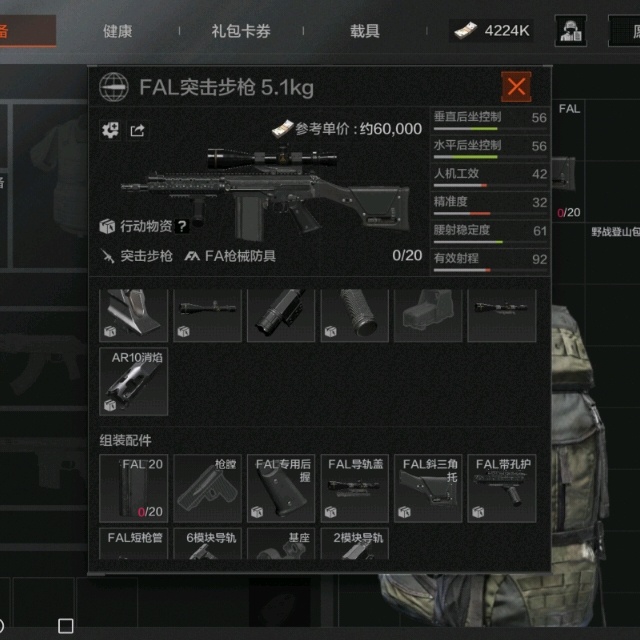This screenshot has width=640, height=640.
Task: Select the AR10消焰 attachment slot
Action: click(x=134, y=381)
